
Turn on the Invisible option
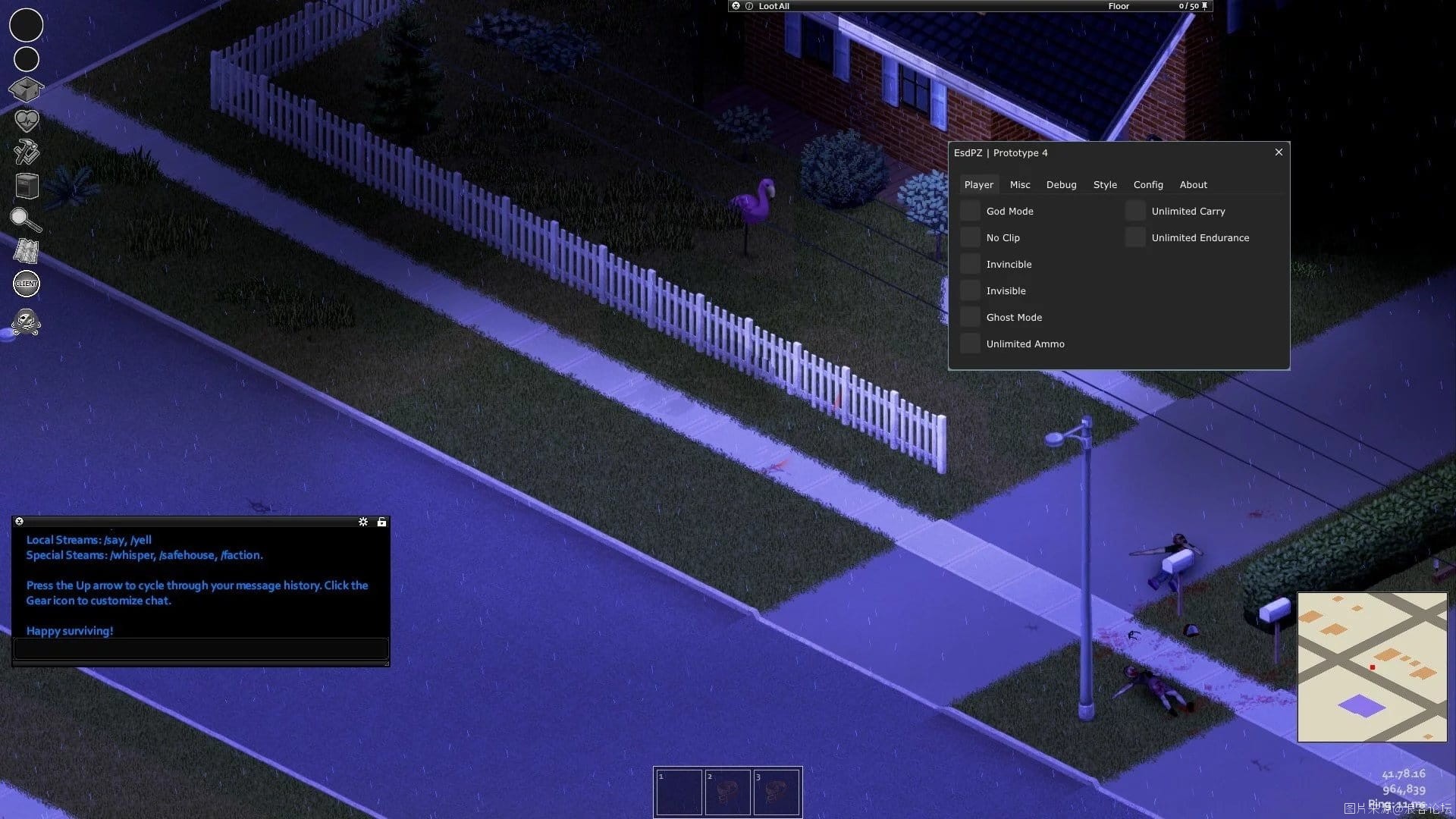tap(970, 290)
